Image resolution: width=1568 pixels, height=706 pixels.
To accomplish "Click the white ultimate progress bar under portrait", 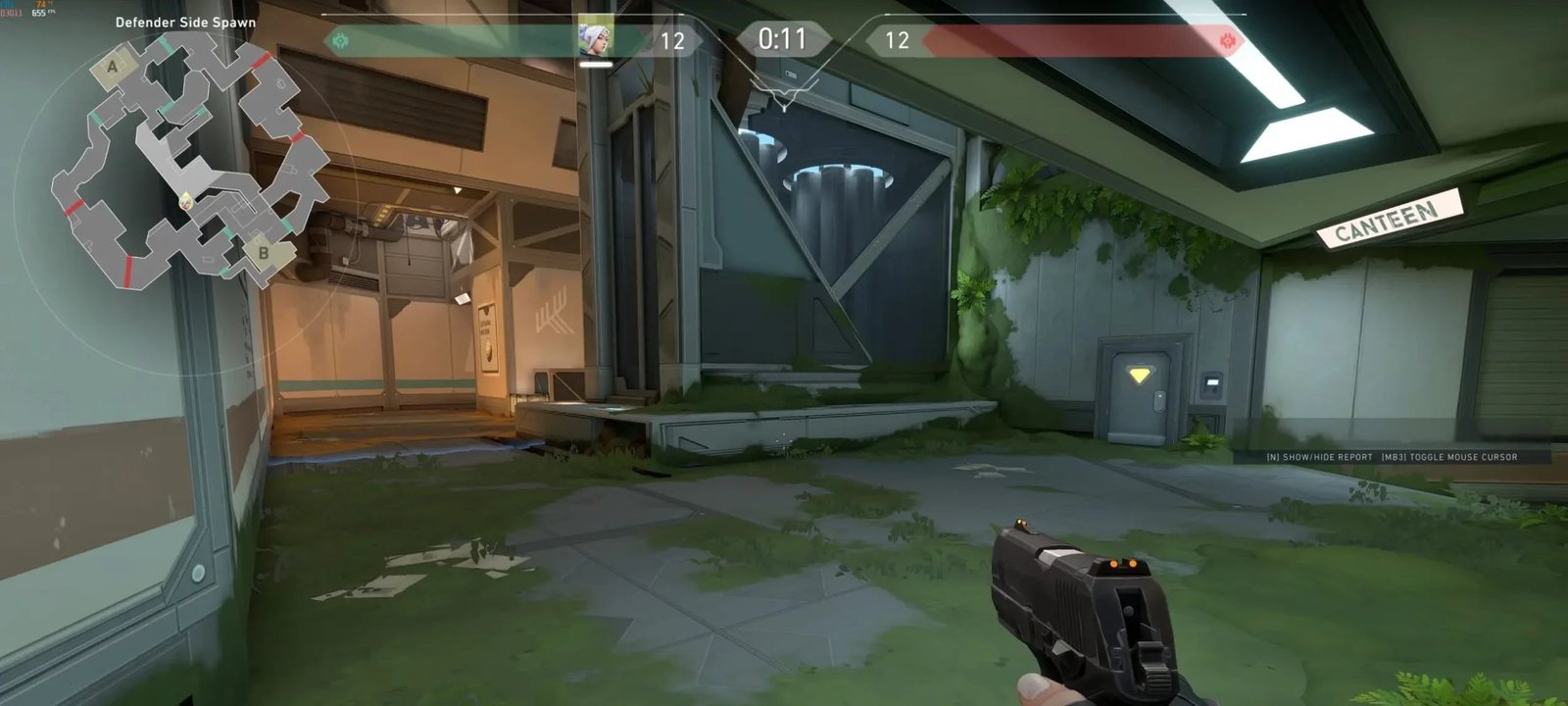I will click(598, 67).
